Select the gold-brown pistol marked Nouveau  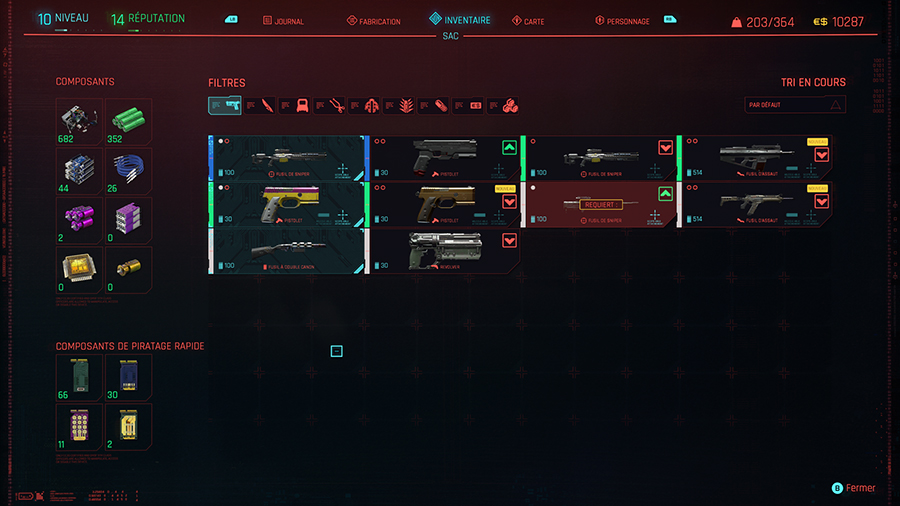click(444, 204)
